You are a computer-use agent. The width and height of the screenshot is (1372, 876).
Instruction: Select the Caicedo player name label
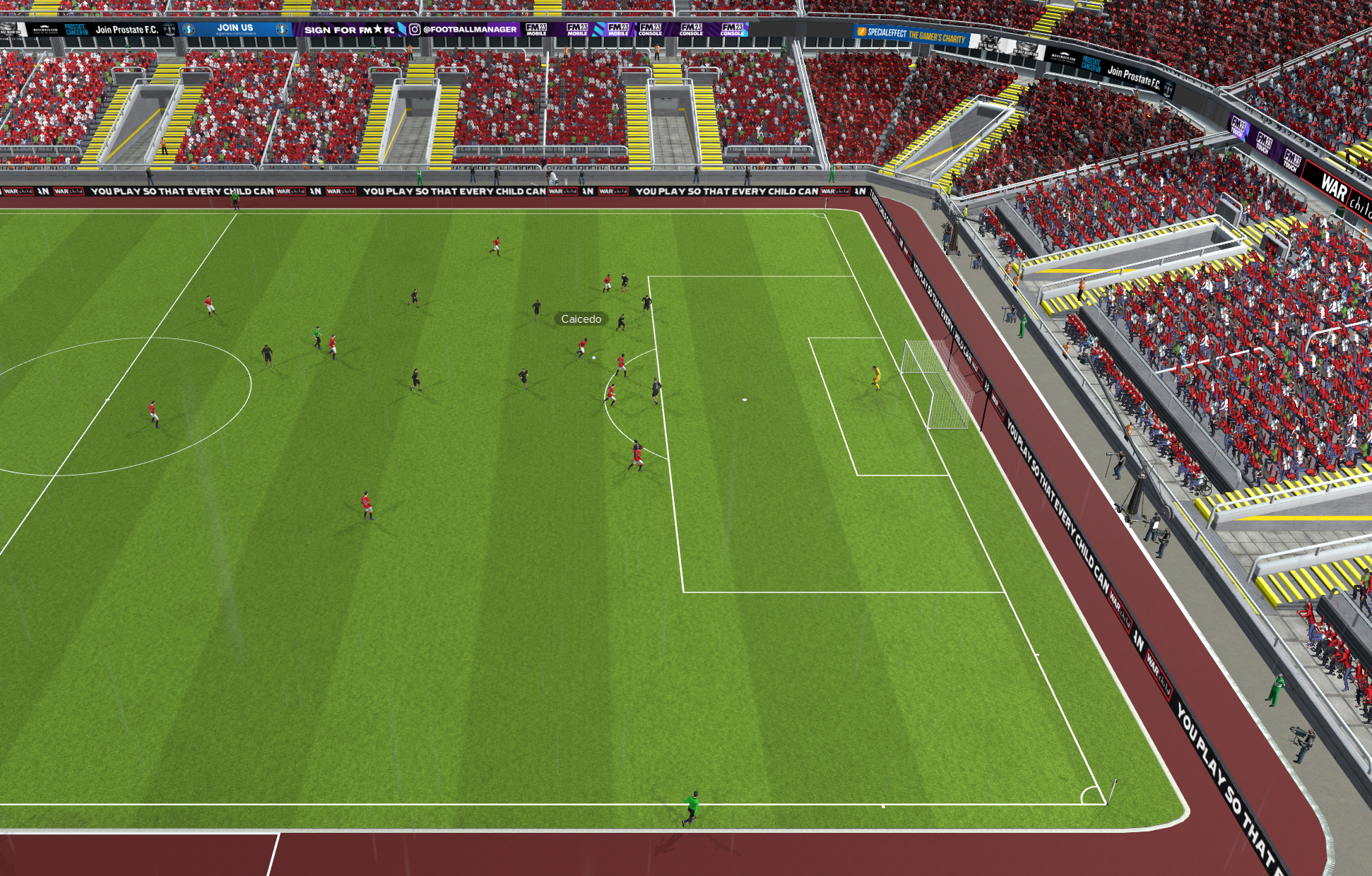581,319
